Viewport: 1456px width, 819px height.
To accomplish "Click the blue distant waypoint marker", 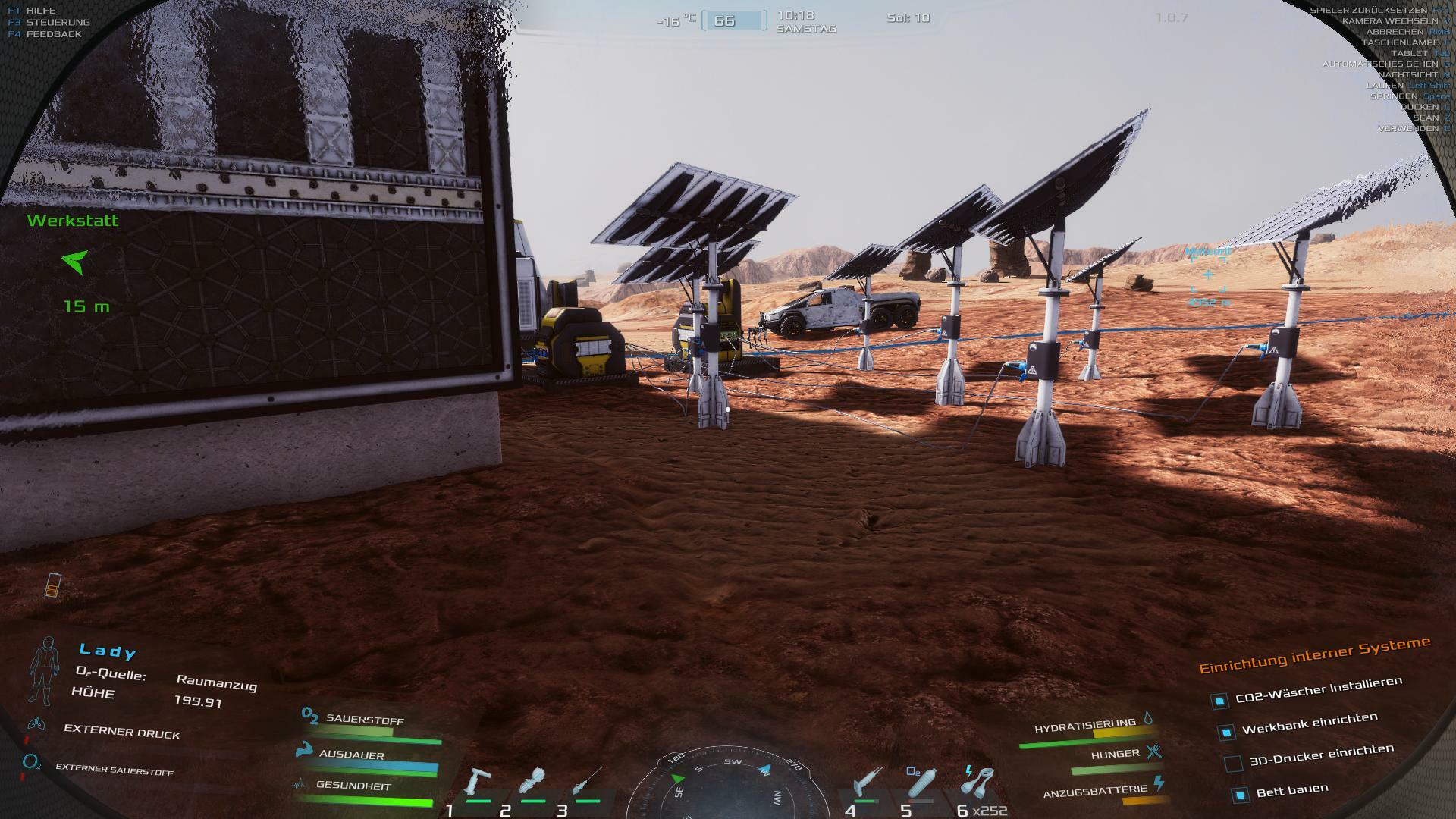I will [1208, 275].
